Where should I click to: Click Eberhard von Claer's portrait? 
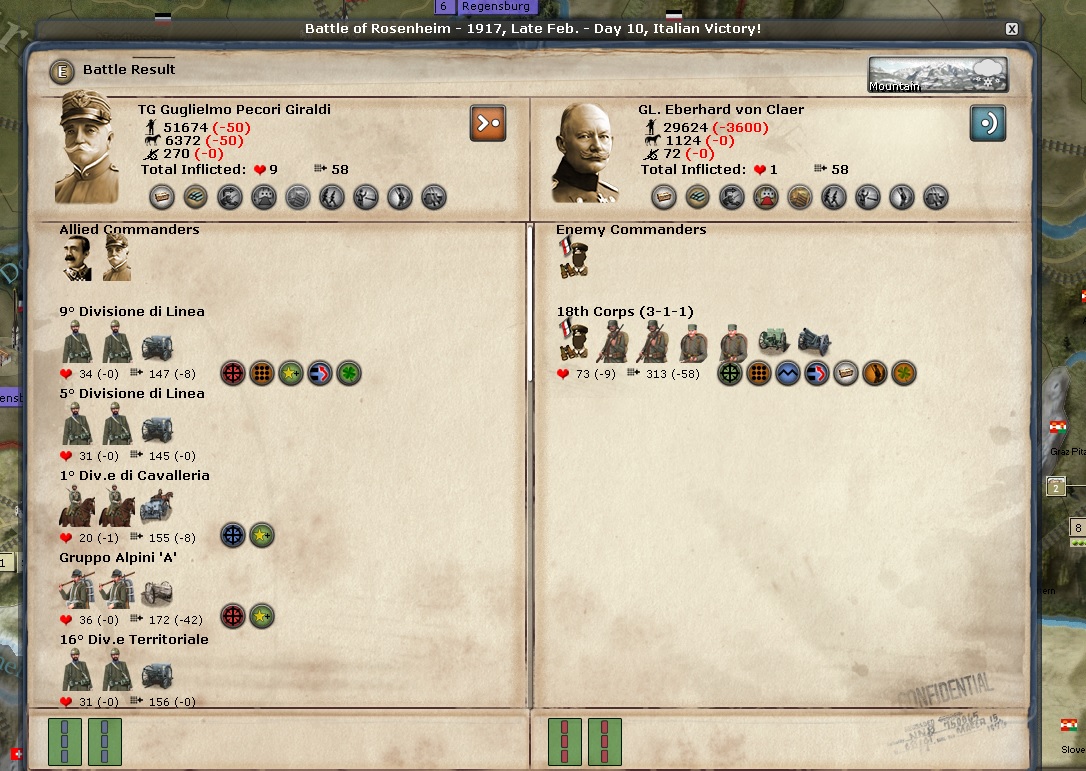[x=590, y=152]
